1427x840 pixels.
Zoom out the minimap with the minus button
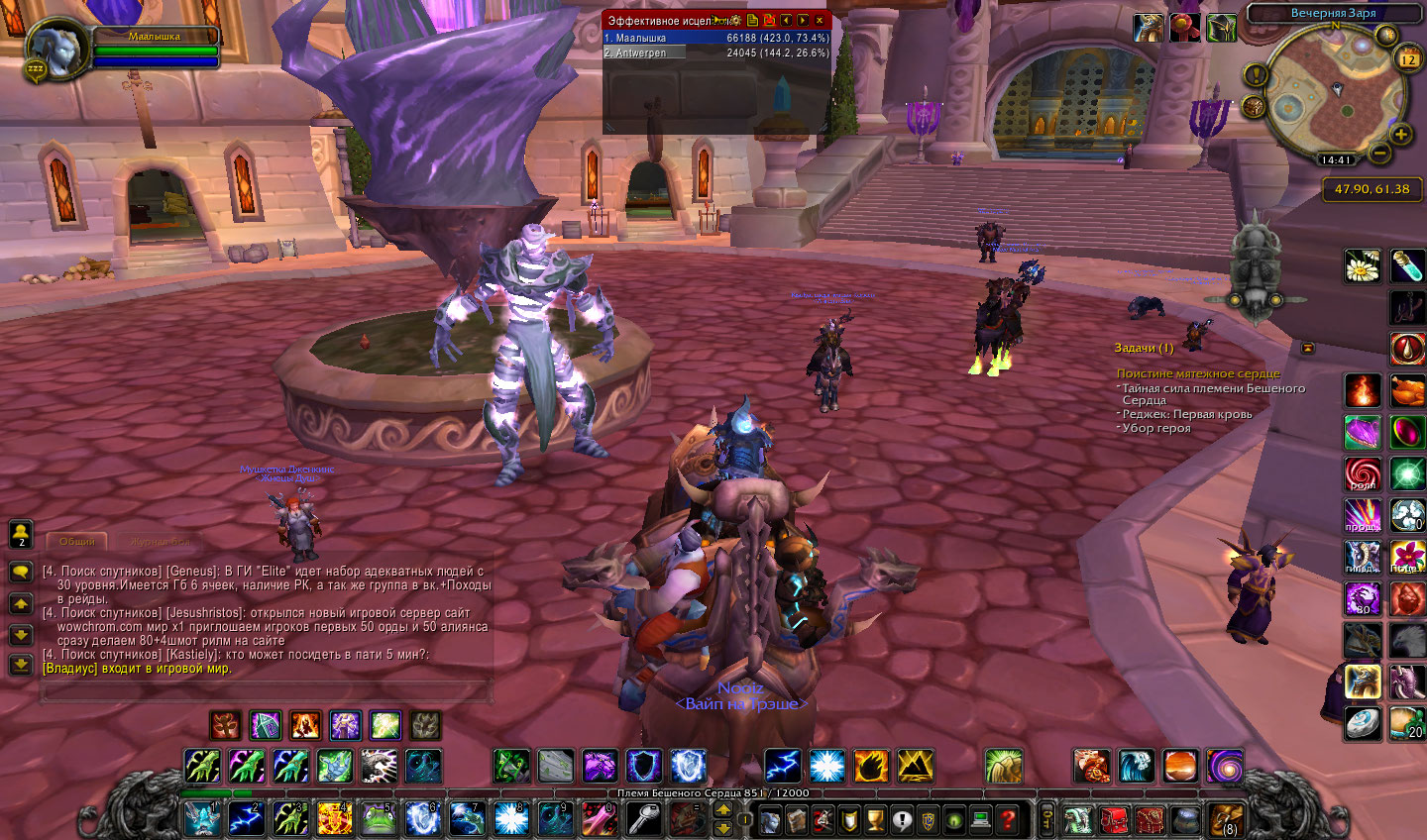[1378, 154]
